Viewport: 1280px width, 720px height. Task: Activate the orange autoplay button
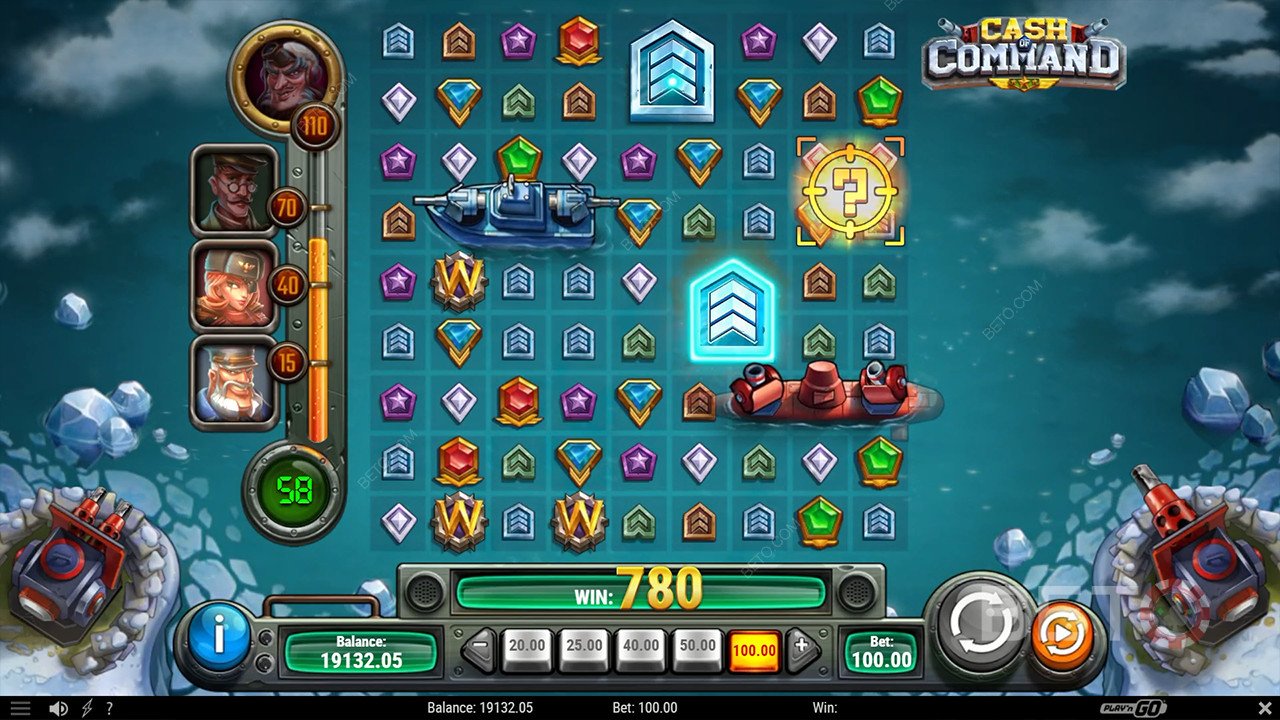tap(1061, 634)
